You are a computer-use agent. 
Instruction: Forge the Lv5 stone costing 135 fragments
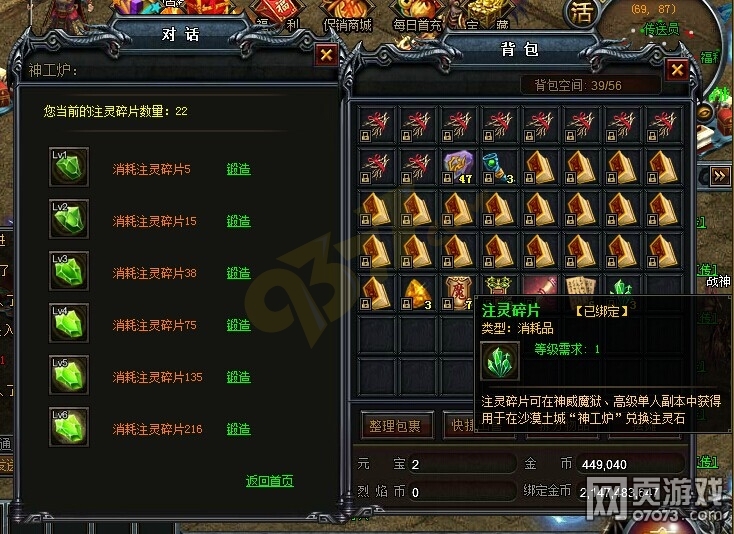click(238, 377)
